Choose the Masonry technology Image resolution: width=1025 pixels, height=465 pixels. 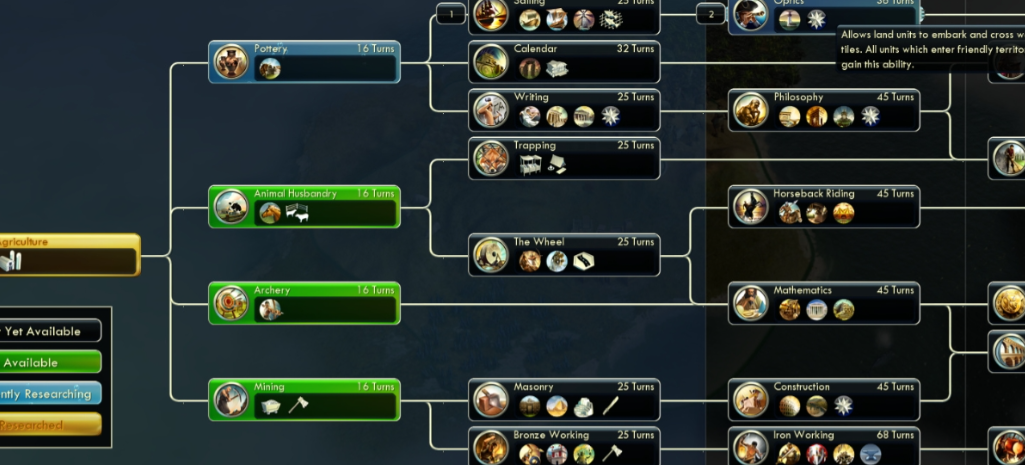click(x=564, y=399)
